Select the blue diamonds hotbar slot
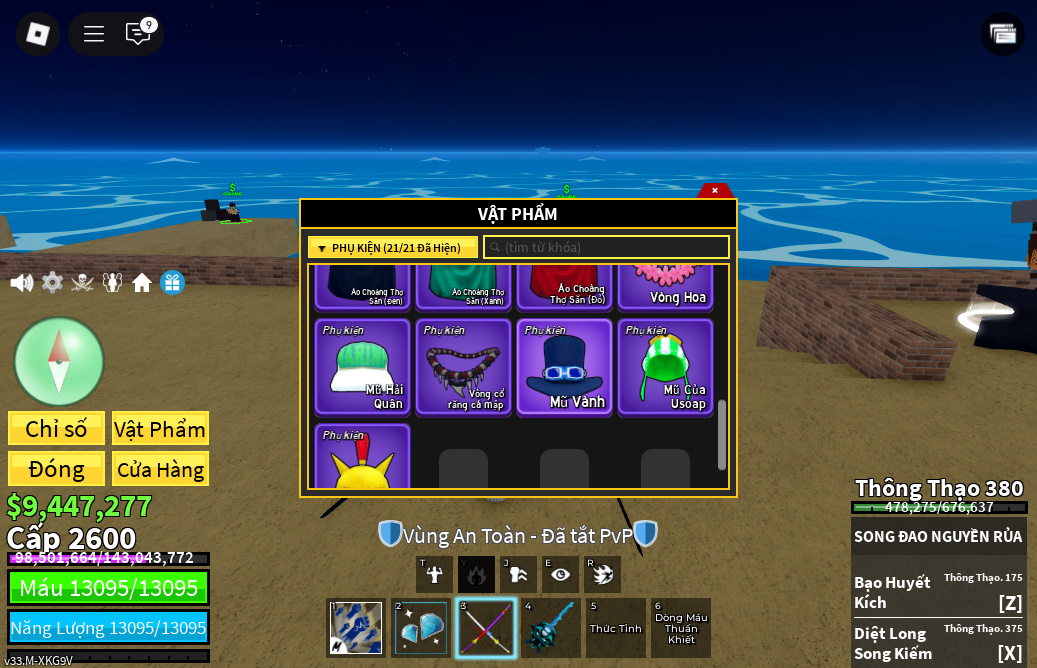Viewport: 1037px width, 668px height. tap(421, 628)
